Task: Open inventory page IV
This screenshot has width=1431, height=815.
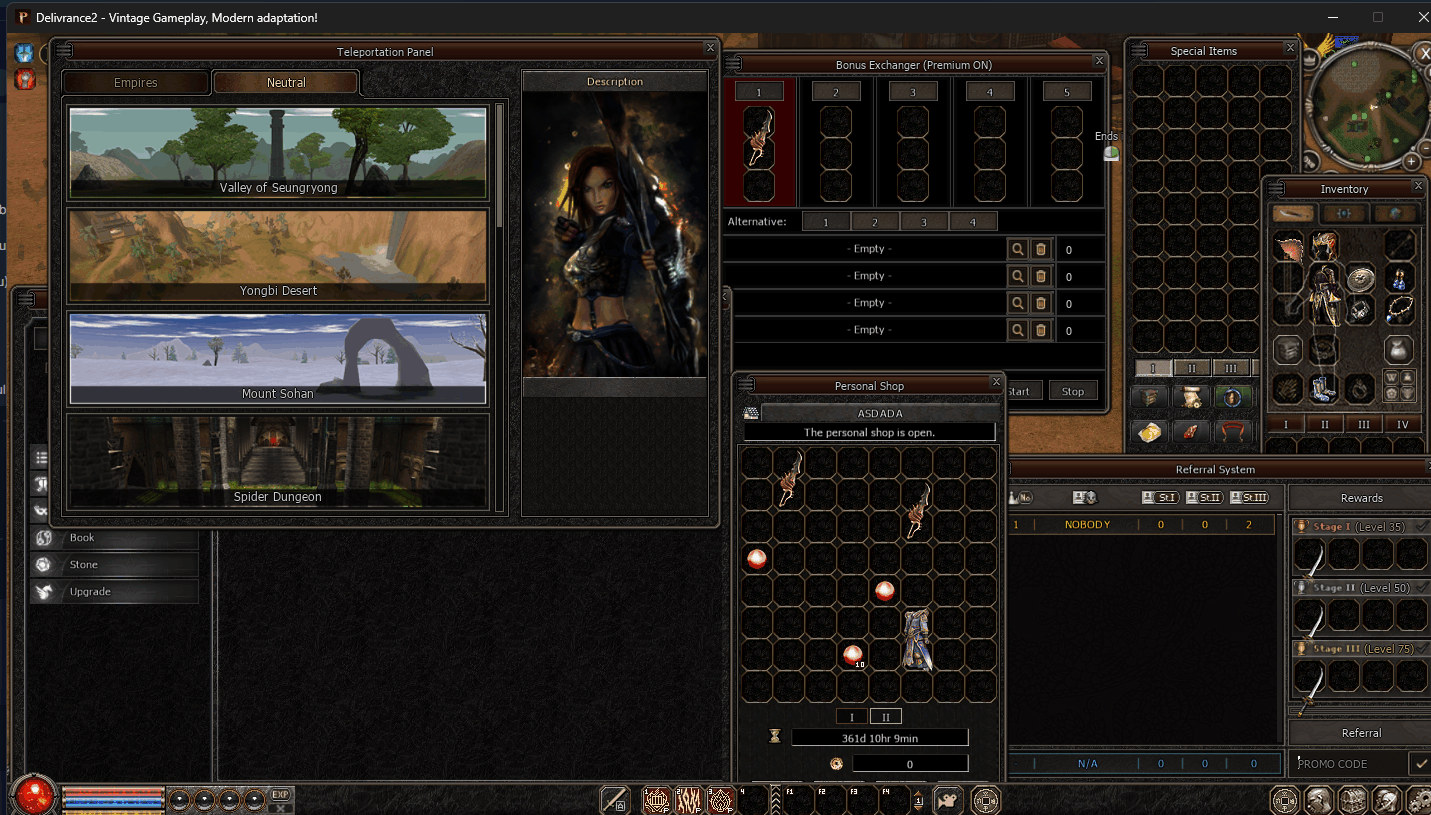Action: pos(1402,425)
